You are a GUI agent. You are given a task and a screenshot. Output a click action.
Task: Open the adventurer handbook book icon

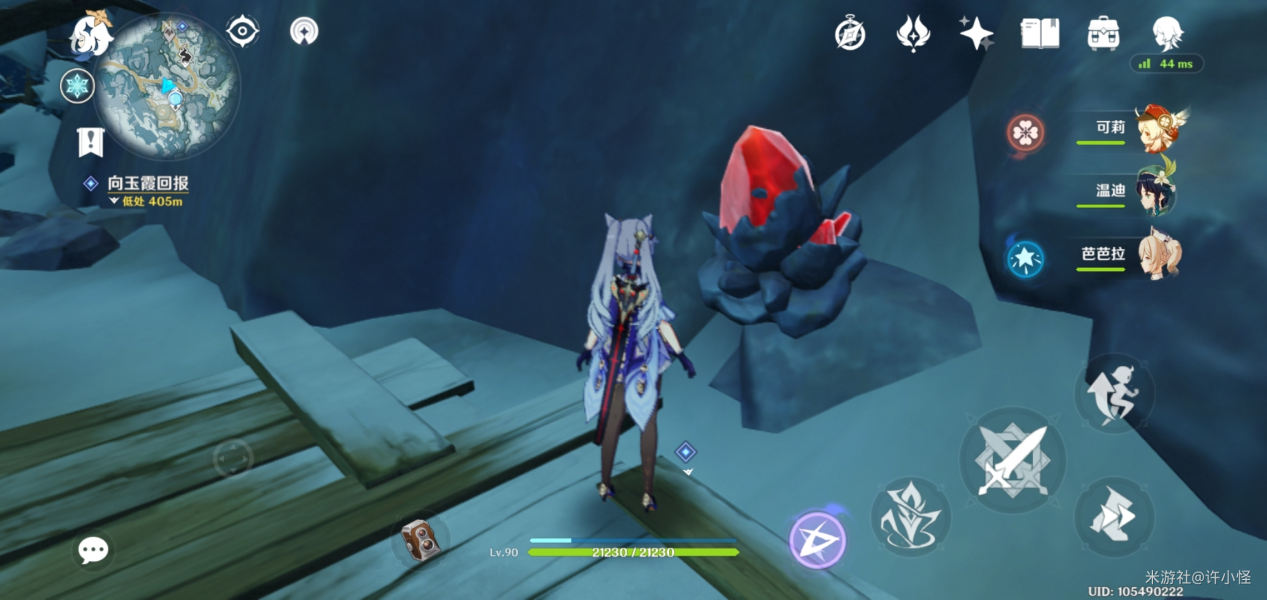point(1040,33)
